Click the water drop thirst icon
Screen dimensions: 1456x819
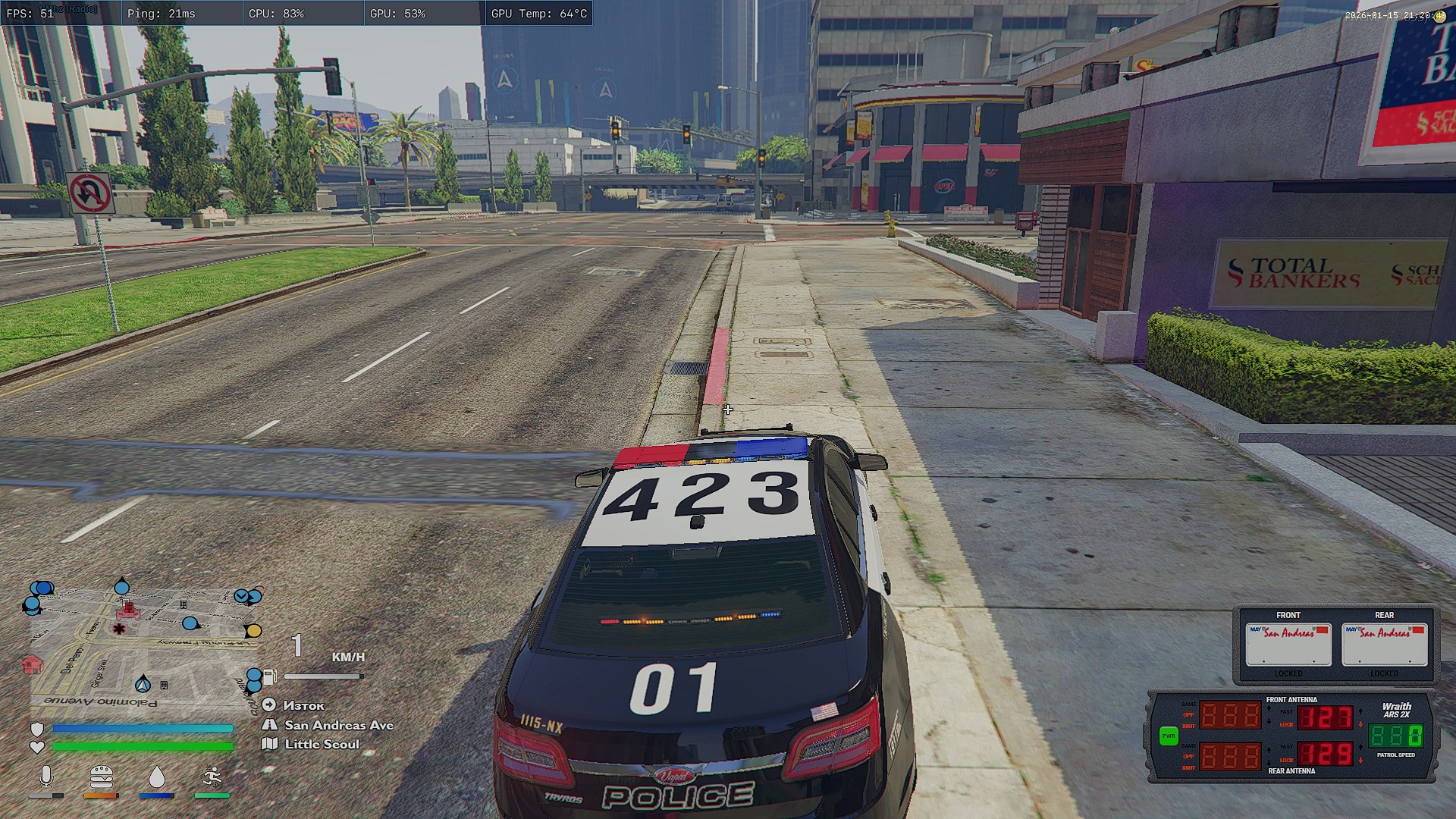point(156,777)
